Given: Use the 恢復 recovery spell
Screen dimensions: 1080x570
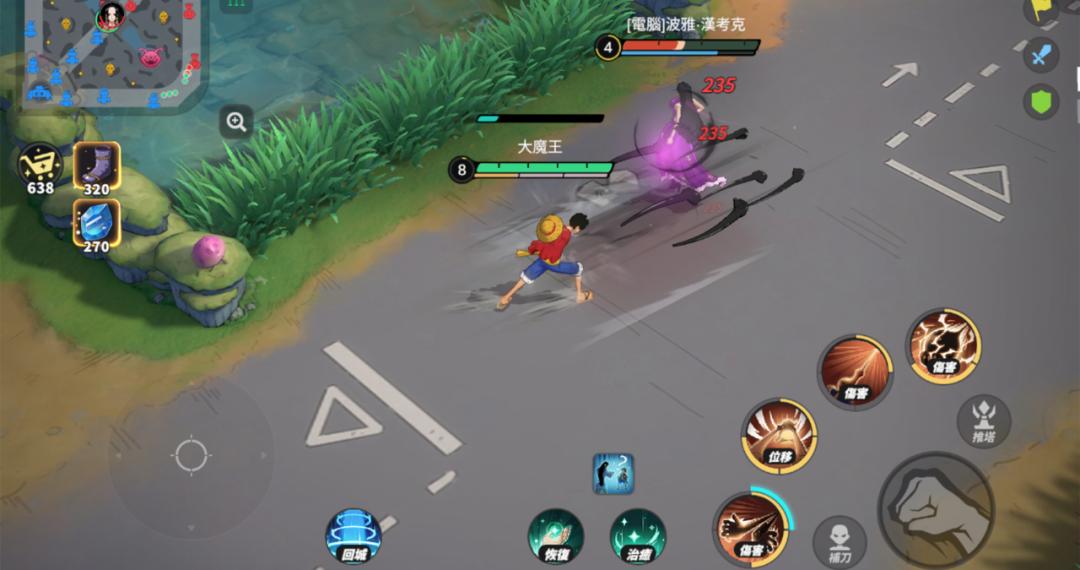Looking at the screenshot, I should (556, 536).
